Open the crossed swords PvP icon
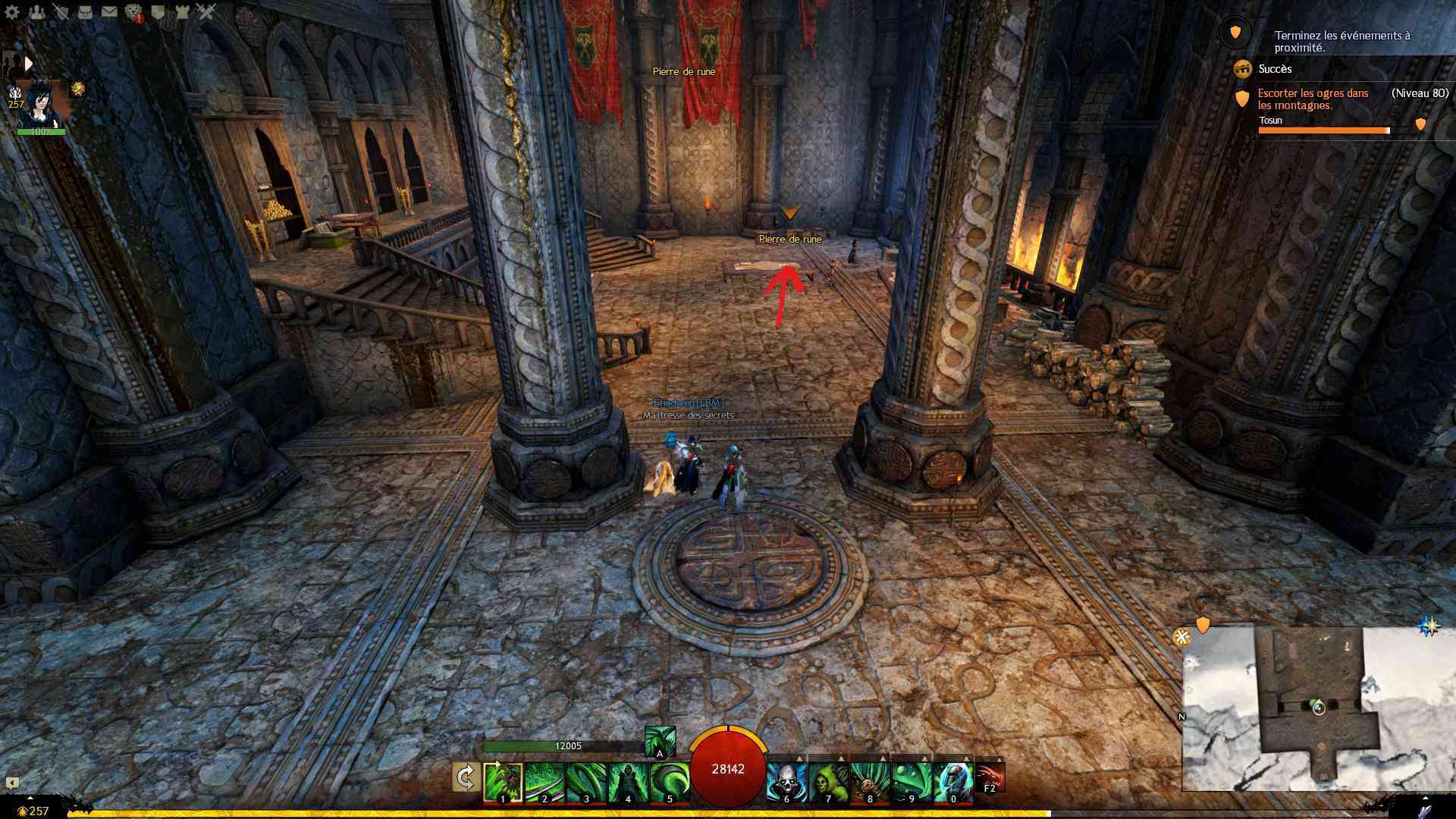Image resolution: width=1456 pixels, height=819 pixels. coord(206,12)
